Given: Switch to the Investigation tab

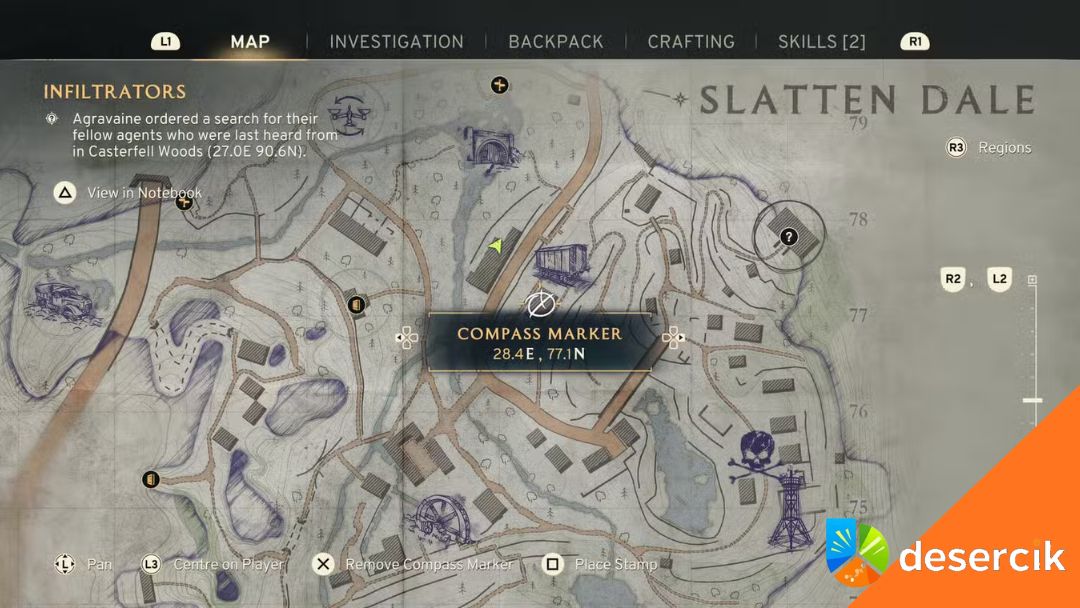Looking at the screenshot, I should tap(396, 42).
